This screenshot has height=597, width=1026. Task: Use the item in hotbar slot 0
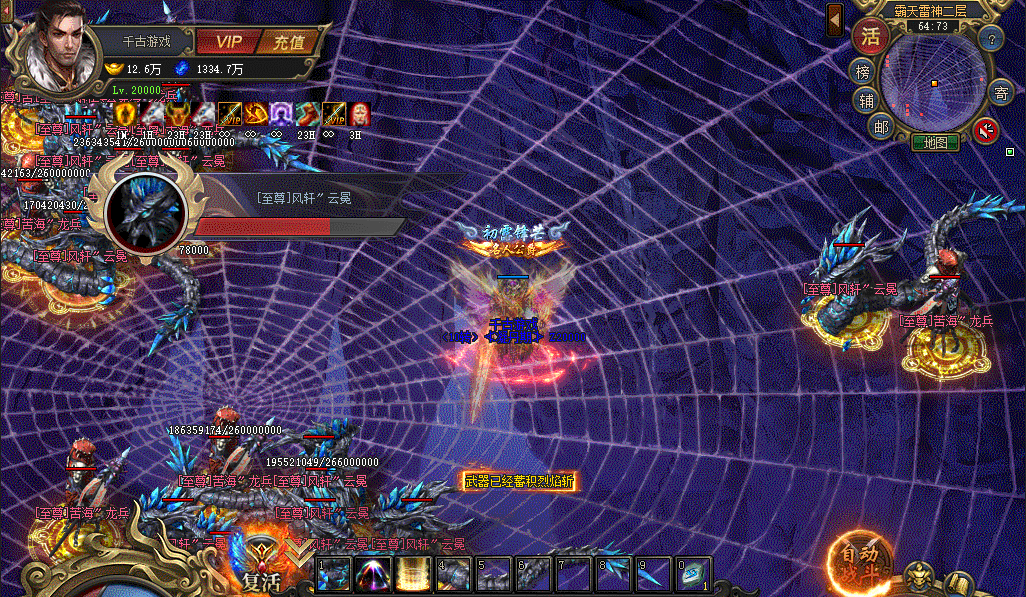tap(693, 577)
